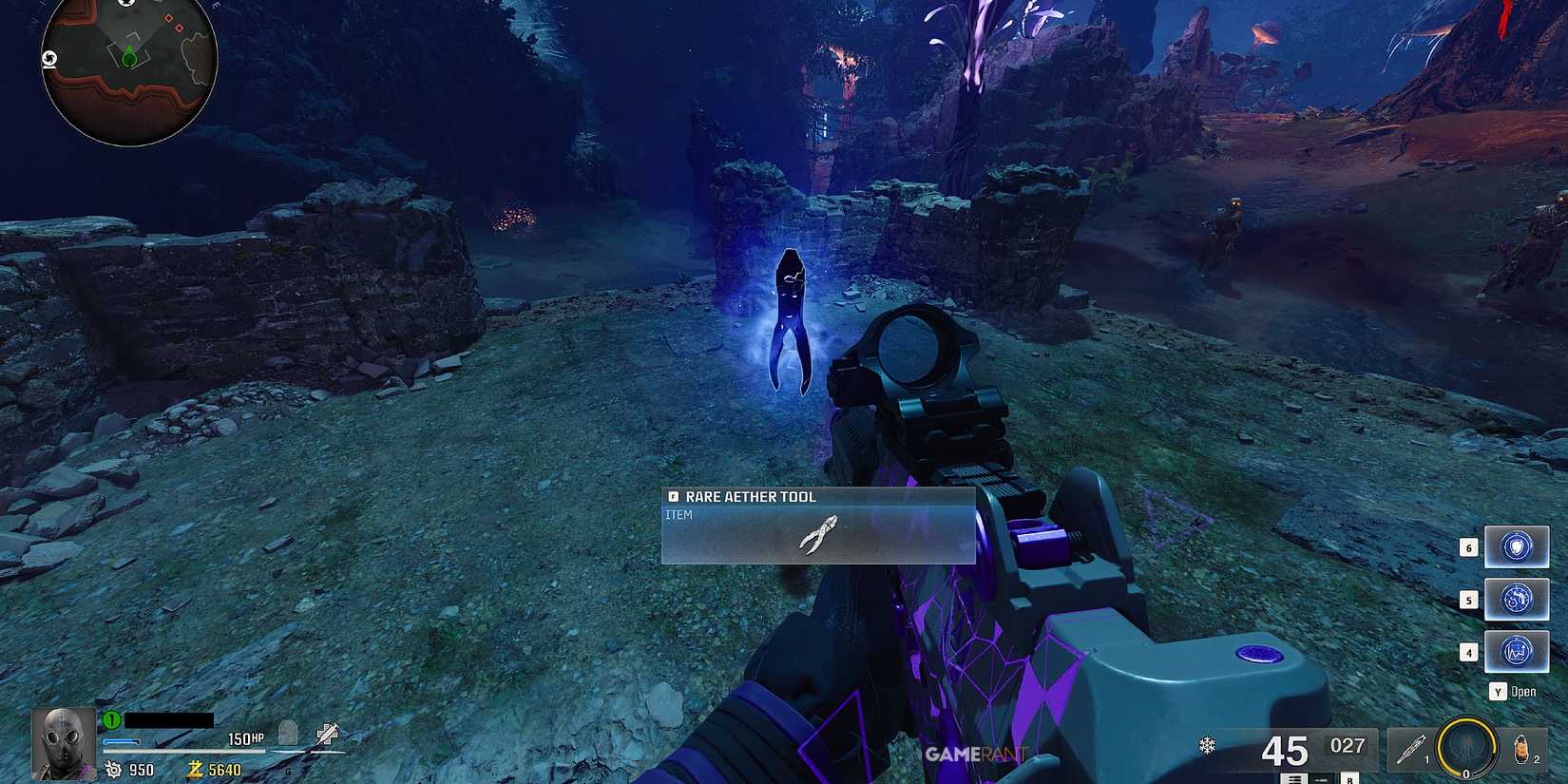
Task: Select the field upgrade assigned to slot 5
Action: pyautogui.click(x=1517, y=599)
